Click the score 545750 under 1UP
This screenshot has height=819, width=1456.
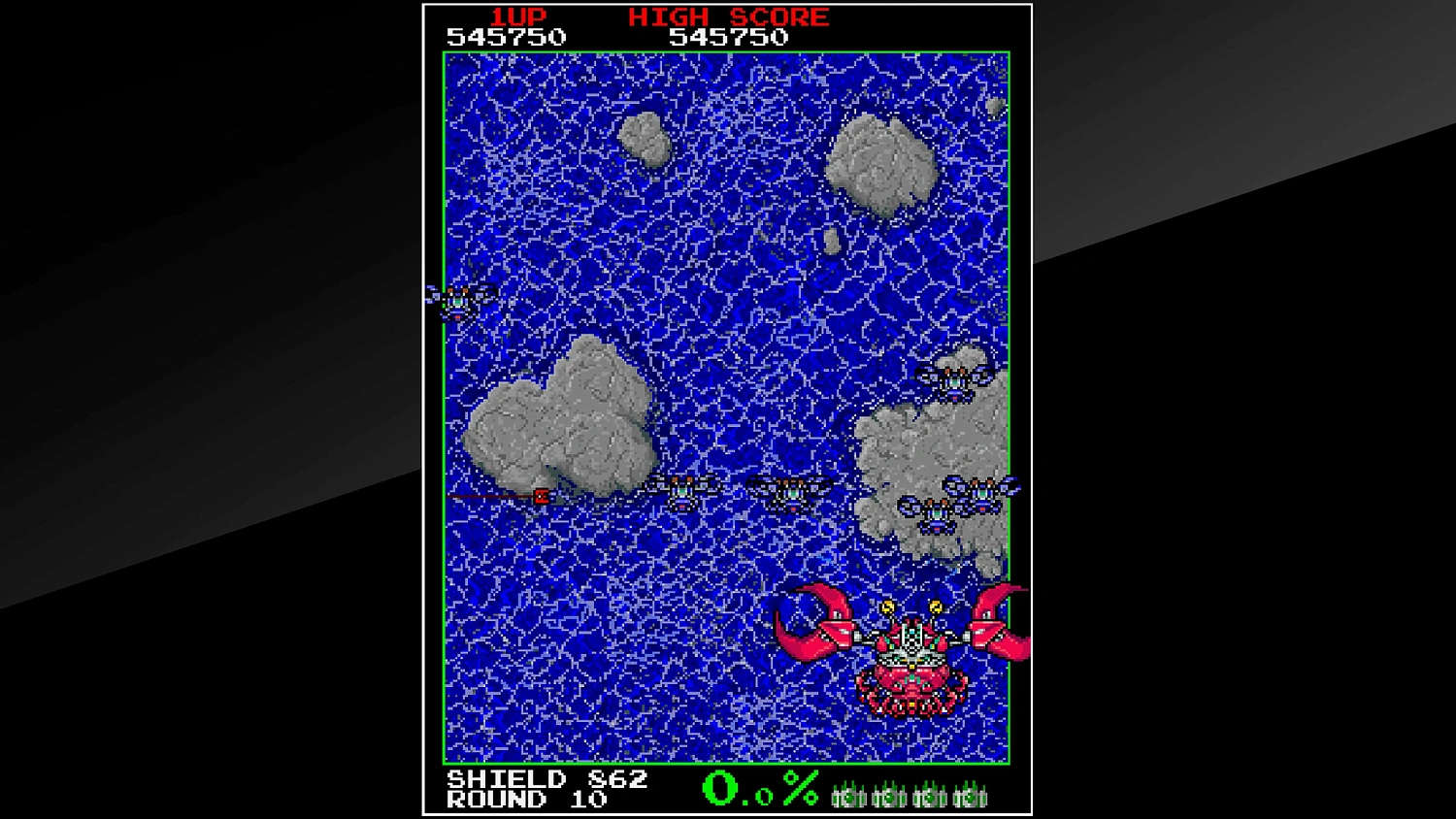click(x=505, y=37)
